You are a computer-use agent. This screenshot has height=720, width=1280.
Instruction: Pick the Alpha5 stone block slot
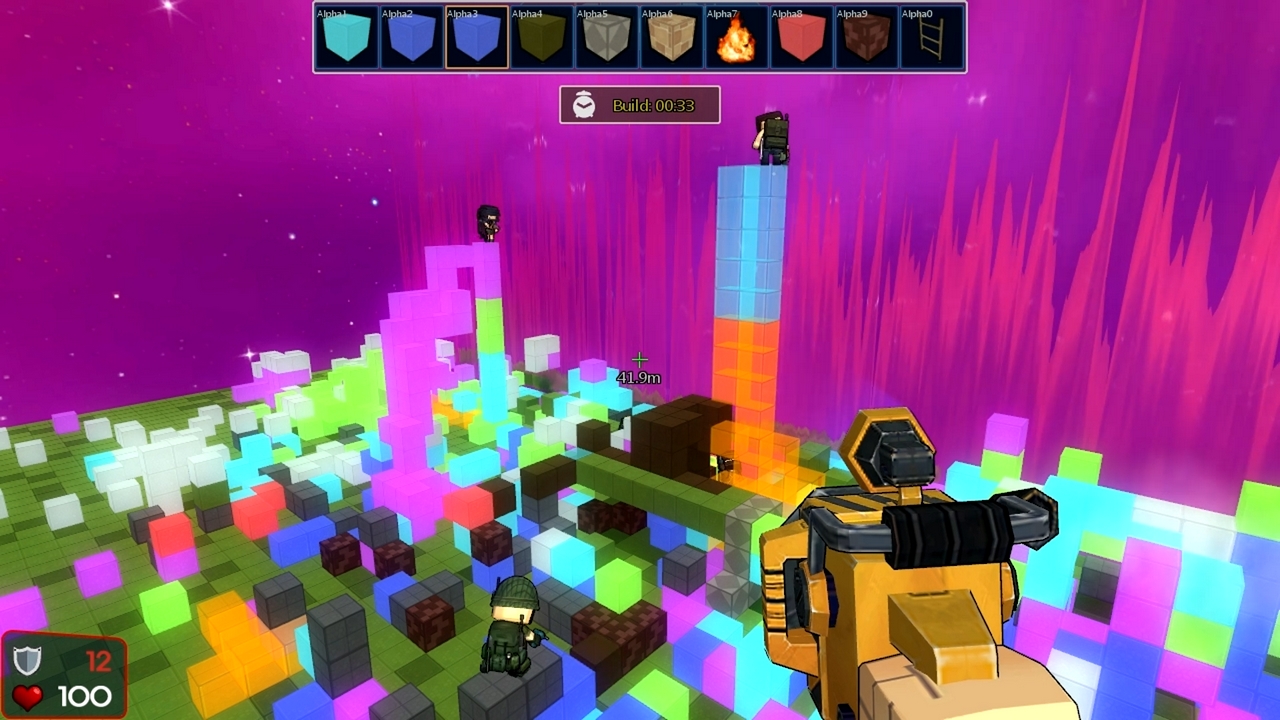pyautogui.click(x=605, y=38)
